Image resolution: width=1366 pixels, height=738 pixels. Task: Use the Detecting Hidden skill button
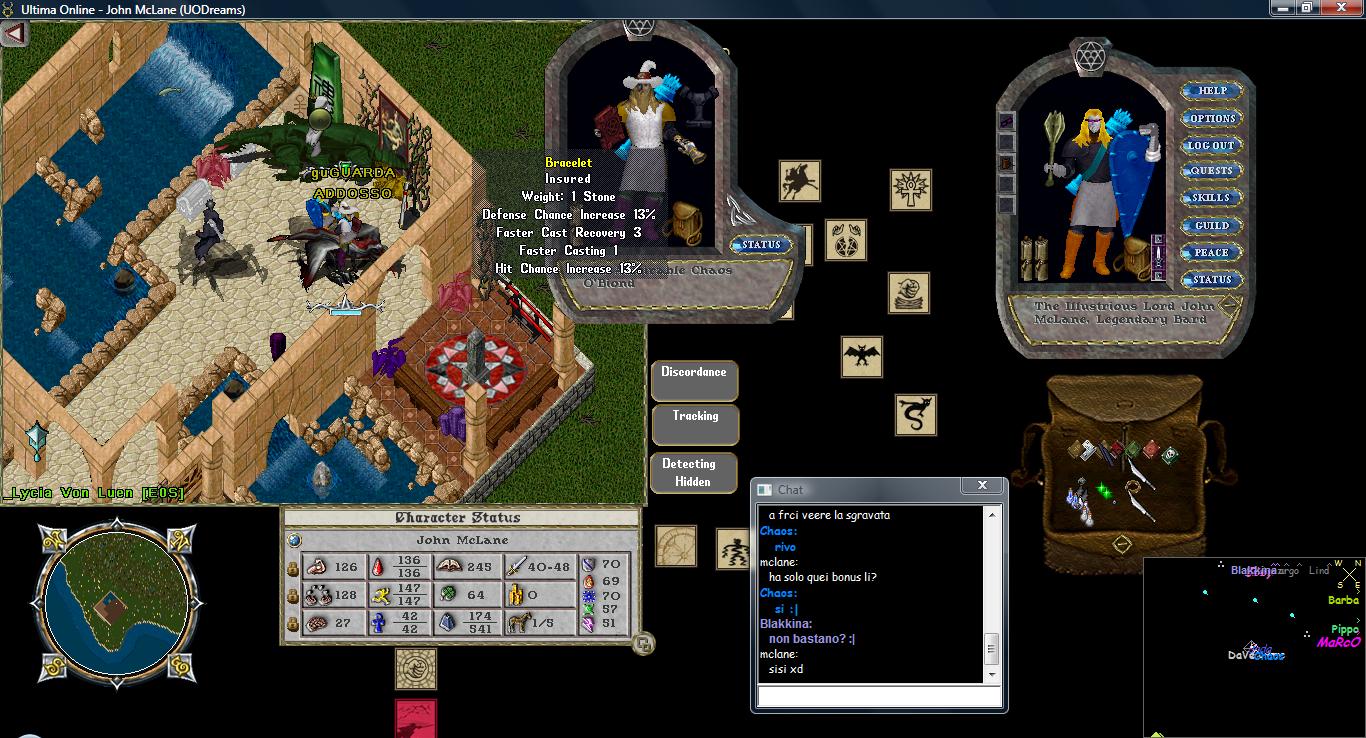point(694,472)
